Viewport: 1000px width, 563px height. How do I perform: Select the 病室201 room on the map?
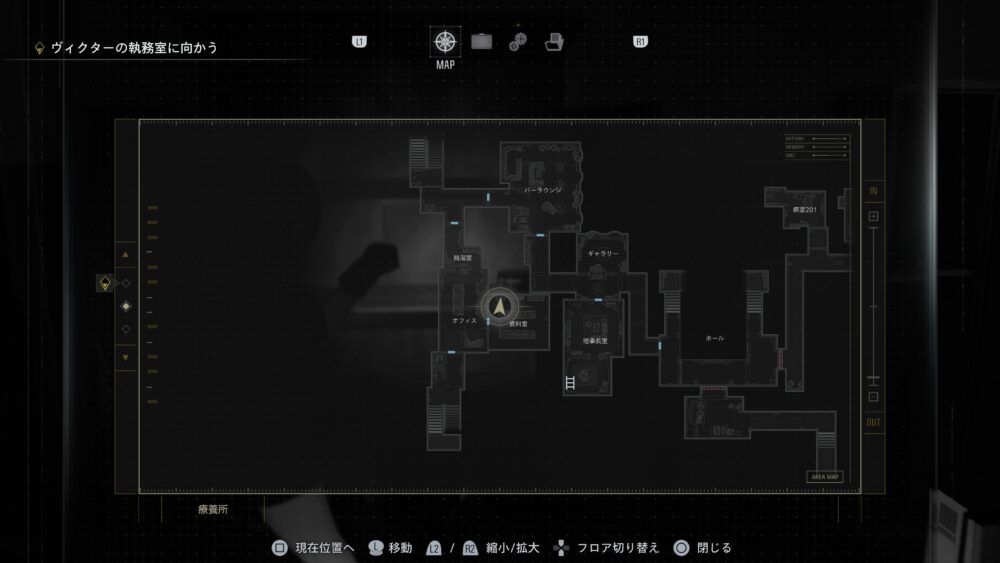805,211
